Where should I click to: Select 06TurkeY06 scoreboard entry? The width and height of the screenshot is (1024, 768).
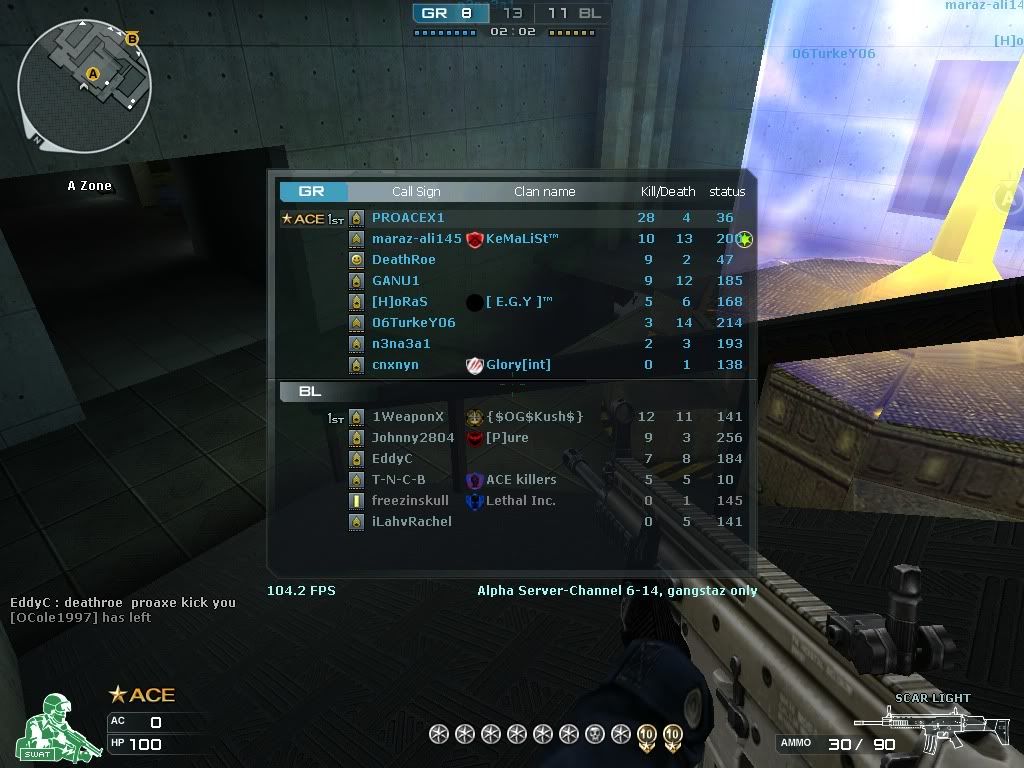click(x=413, y=323)
